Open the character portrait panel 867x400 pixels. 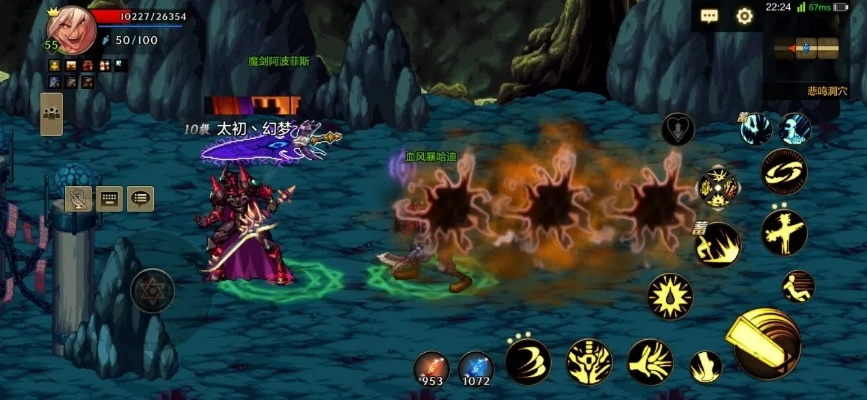pos(70,30)
